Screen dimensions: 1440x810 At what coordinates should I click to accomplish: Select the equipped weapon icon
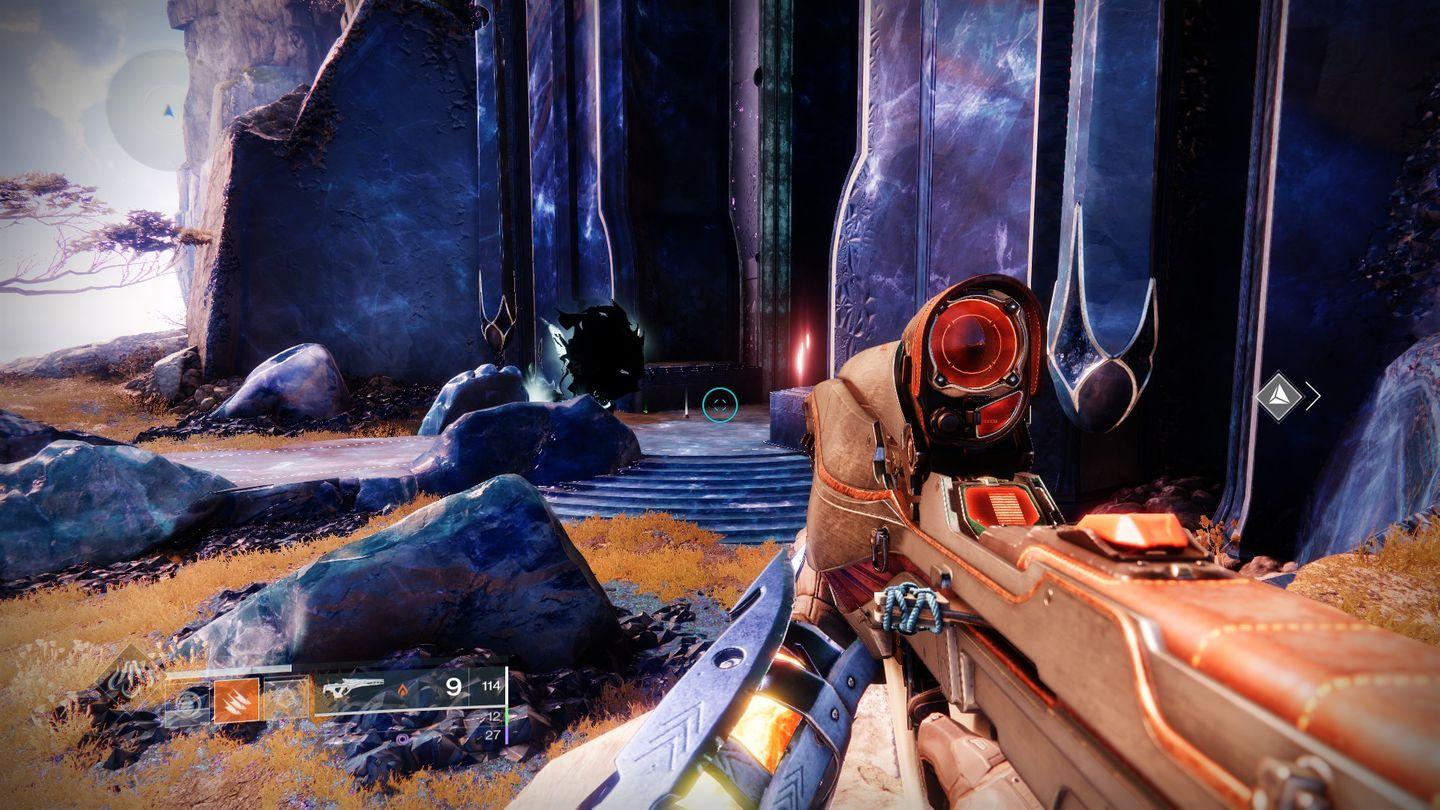click(351, 686)
